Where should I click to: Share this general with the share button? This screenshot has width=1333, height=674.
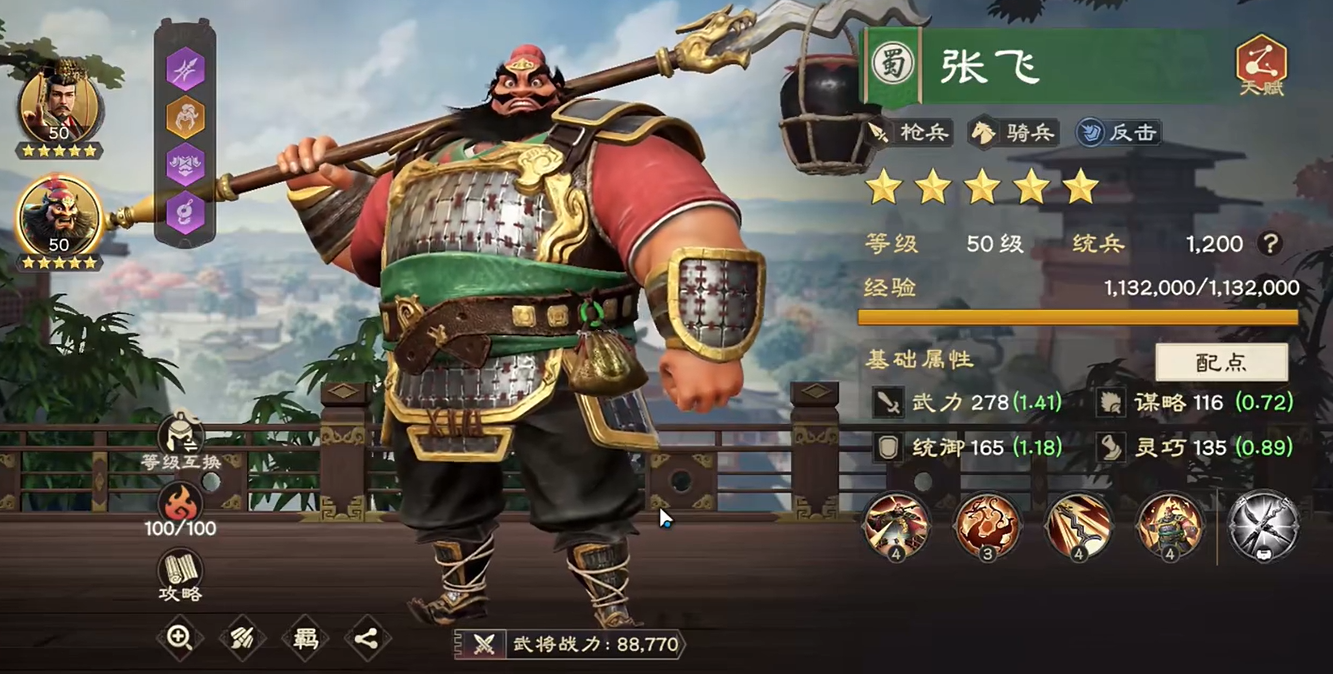coord(367,639)
